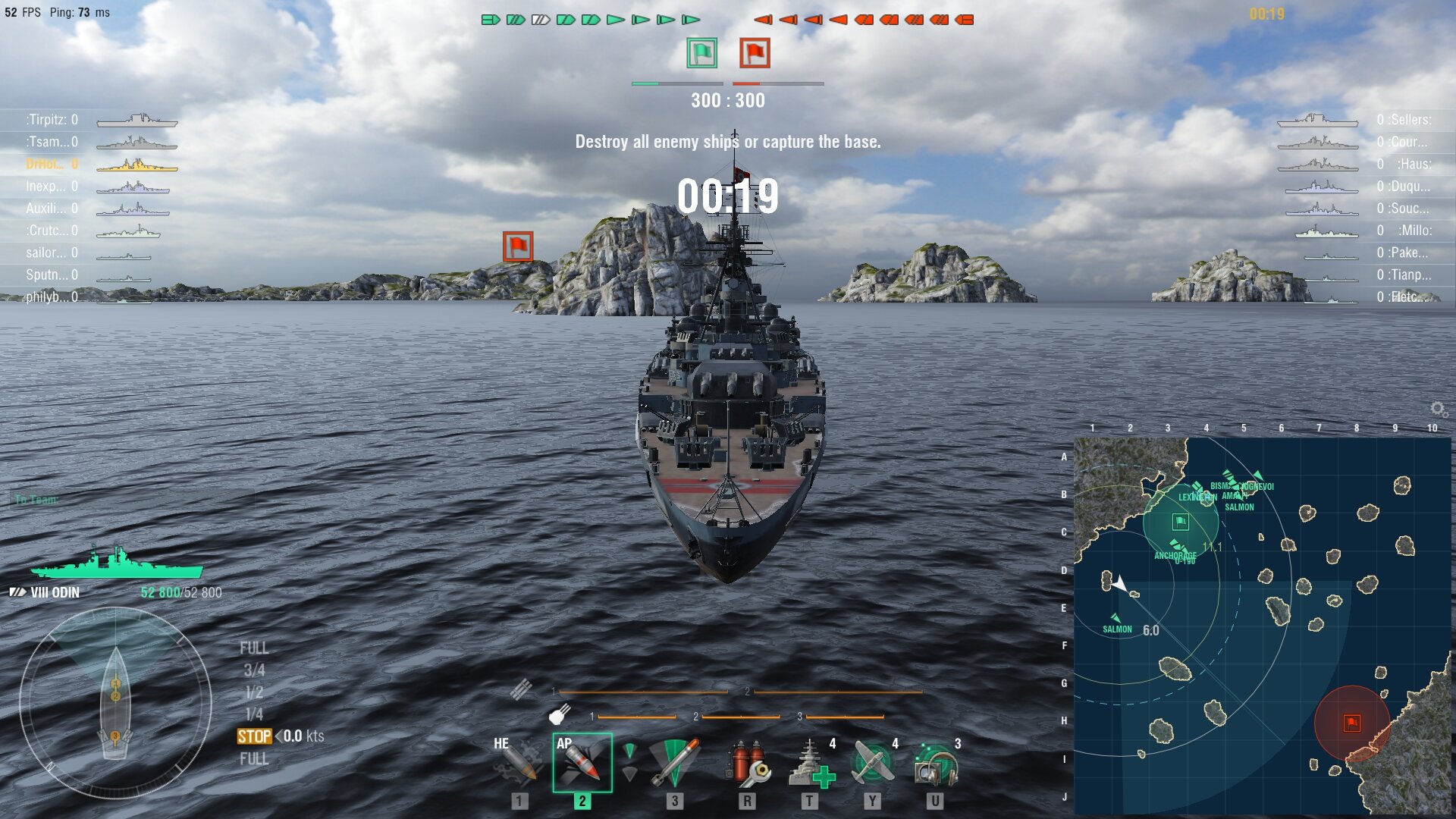The width and height of the screenshot is (1456, 819).
Task: Set the throttle to 3/4 speed
Action: 254,670
